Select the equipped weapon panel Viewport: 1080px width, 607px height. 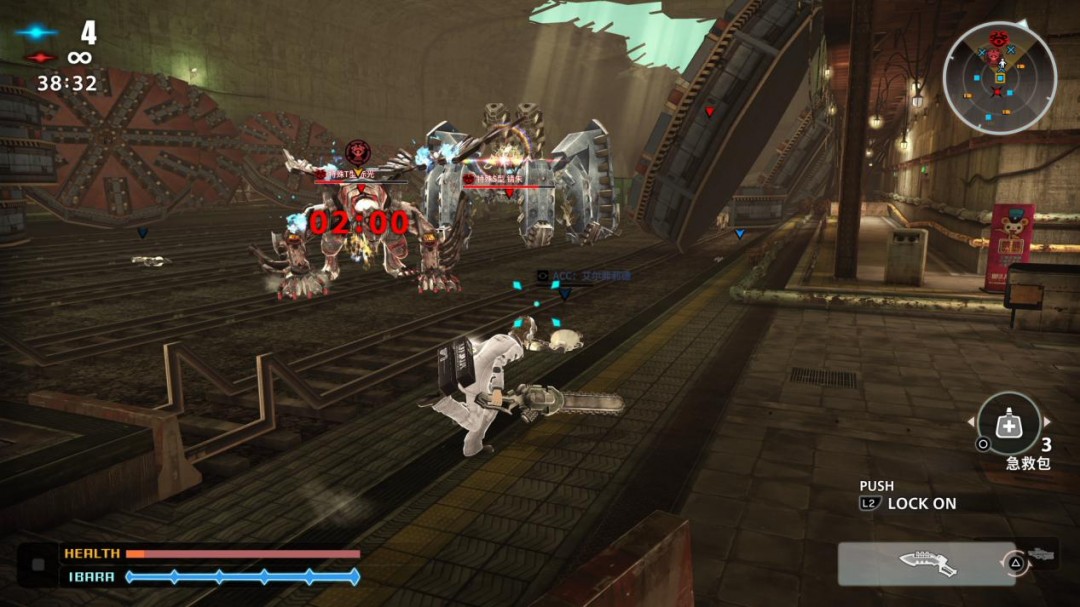[x=926, y=564]
